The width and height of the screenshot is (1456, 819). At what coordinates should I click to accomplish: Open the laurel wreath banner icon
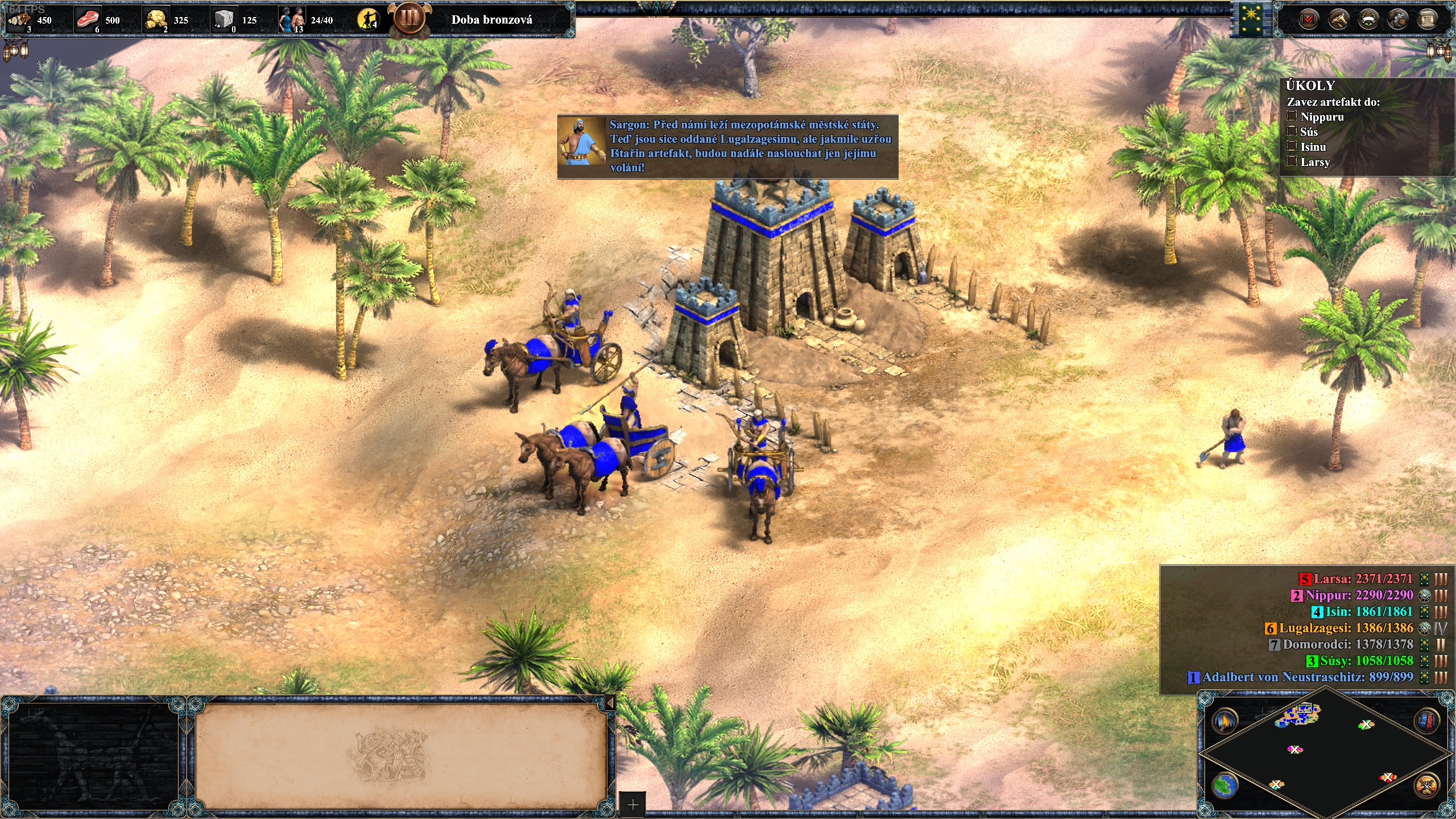coord(1368,20)
